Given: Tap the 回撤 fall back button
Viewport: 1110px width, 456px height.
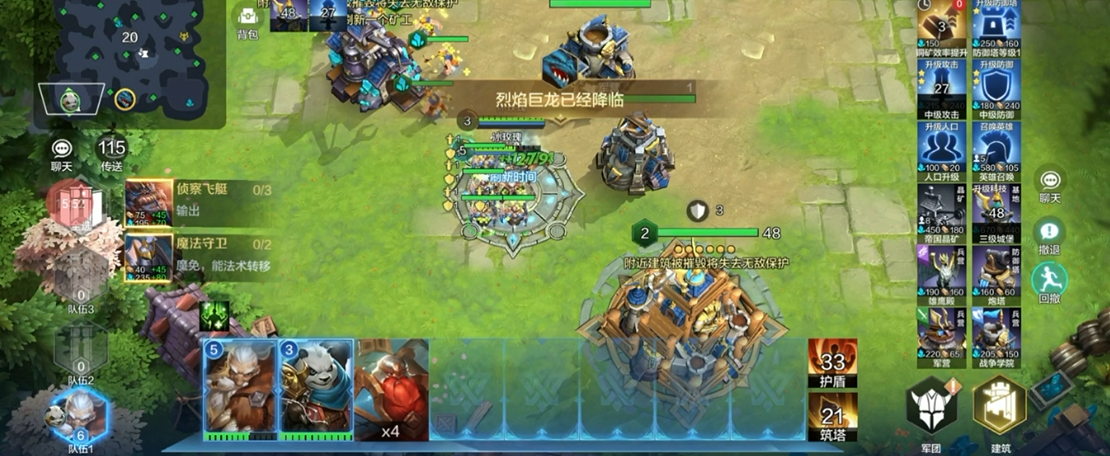Looking at the screenshot, I should pyautogui.click(x=1050, y=281).
